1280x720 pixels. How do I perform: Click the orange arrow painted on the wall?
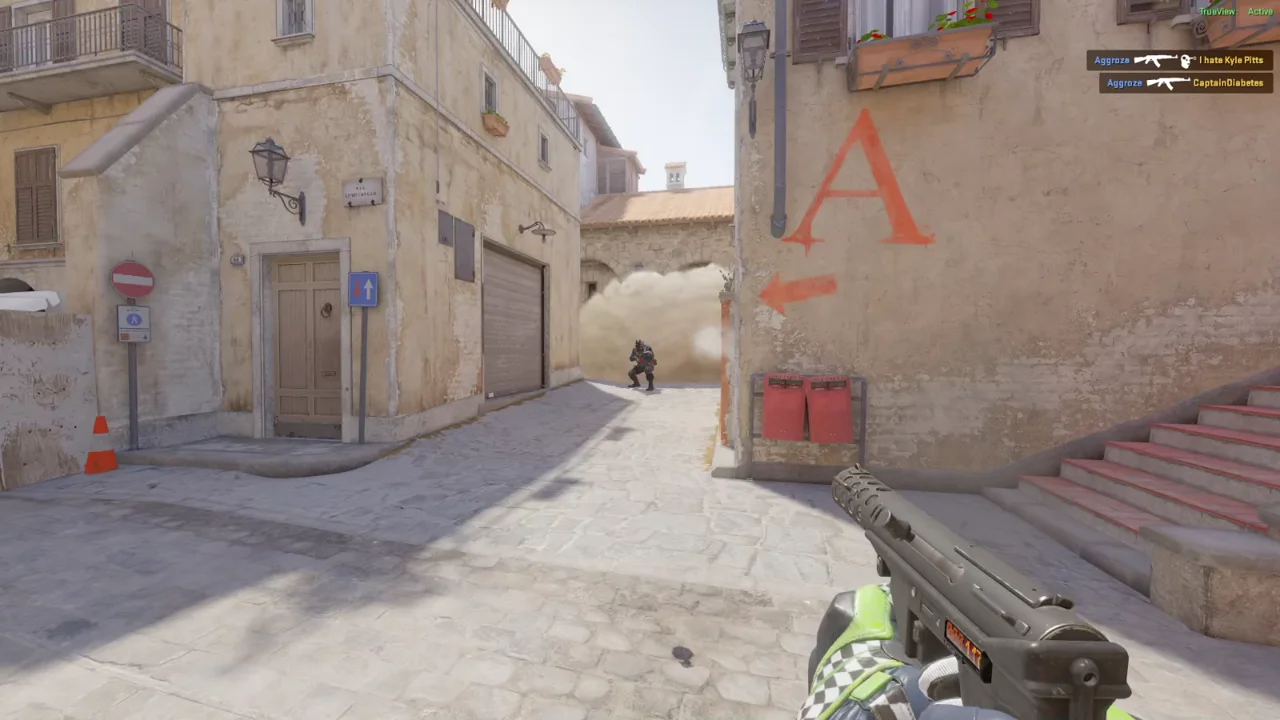click(795, 290)
